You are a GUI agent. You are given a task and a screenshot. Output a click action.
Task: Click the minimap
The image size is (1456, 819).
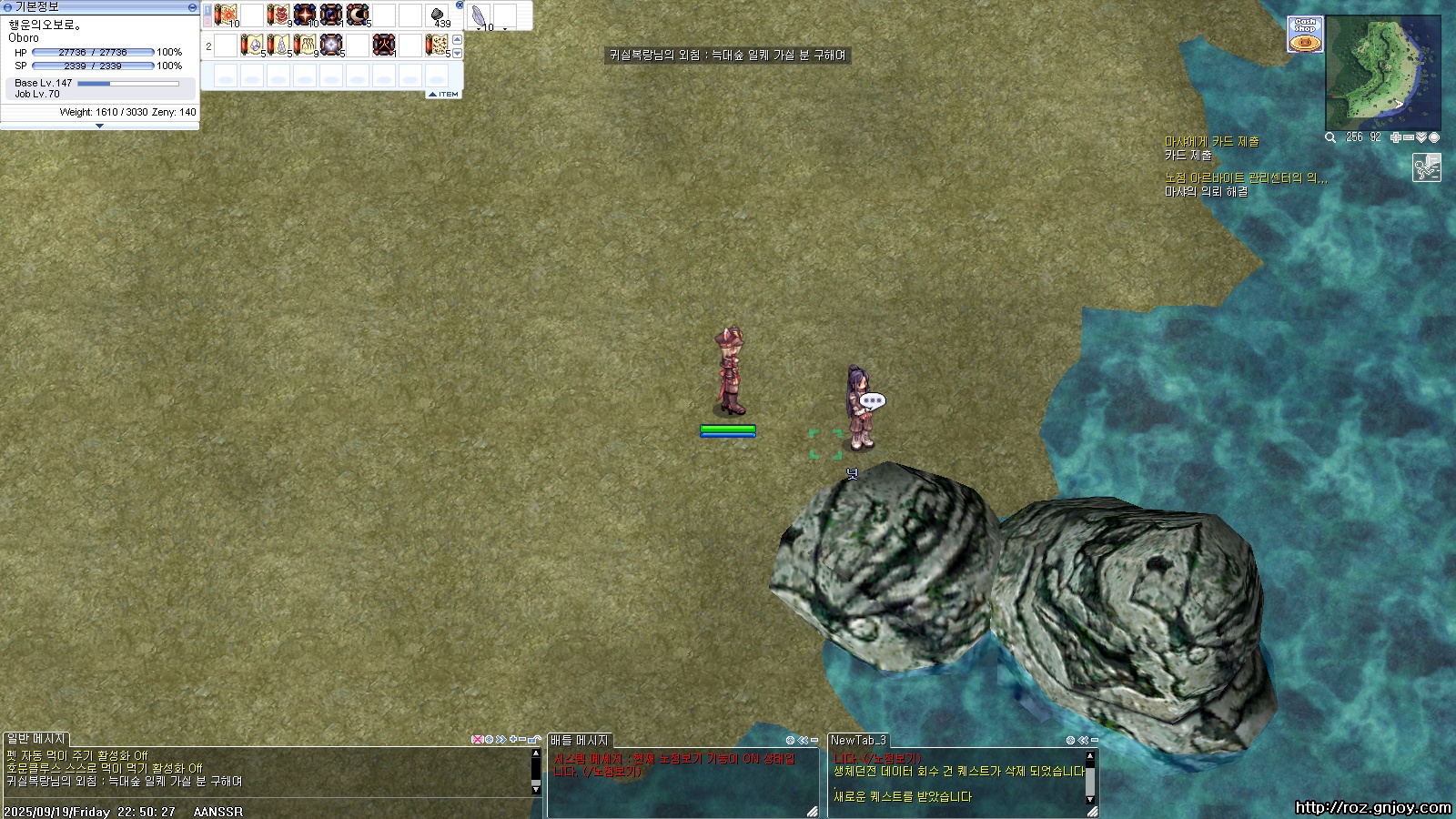pos(1382,73)
